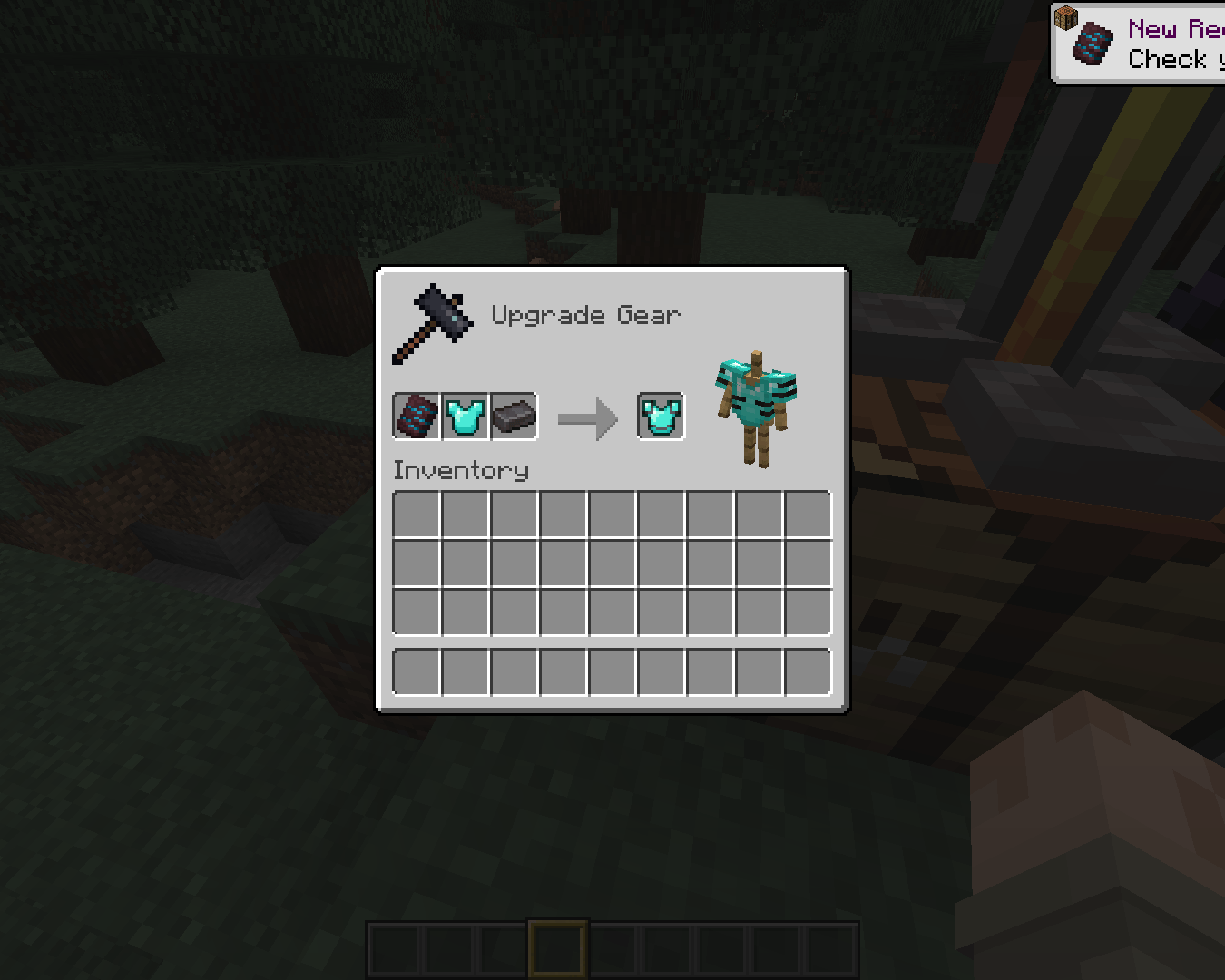Click the Check your recipe book text
Screen dimensions: 1225x980
[x=1173, y=59]
